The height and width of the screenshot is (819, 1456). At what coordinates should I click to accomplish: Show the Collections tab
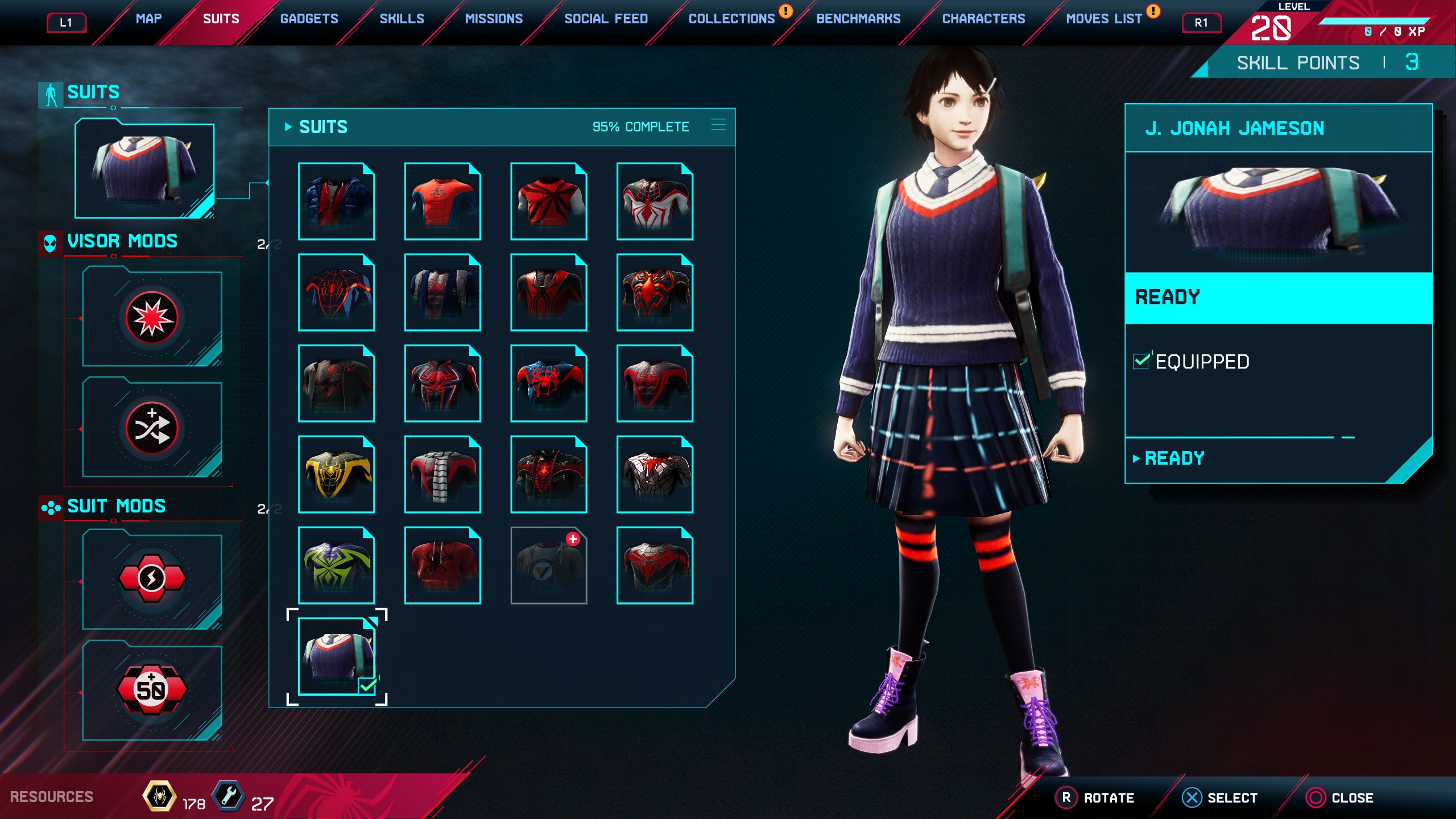pos(731,19)
